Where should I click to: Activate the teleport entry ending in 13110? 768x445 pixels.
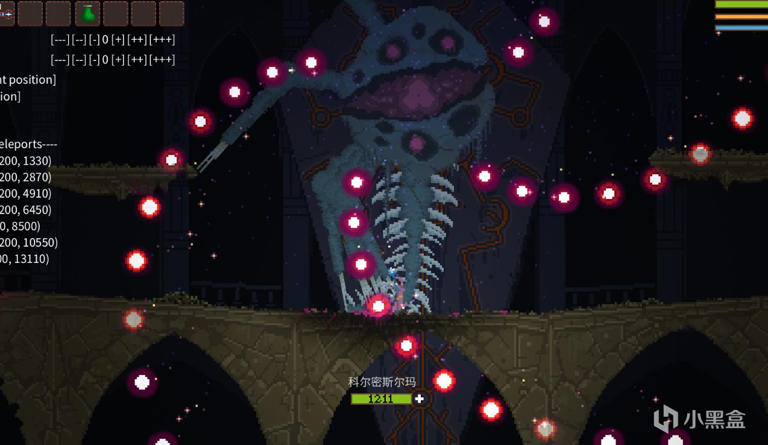[25, 259]
